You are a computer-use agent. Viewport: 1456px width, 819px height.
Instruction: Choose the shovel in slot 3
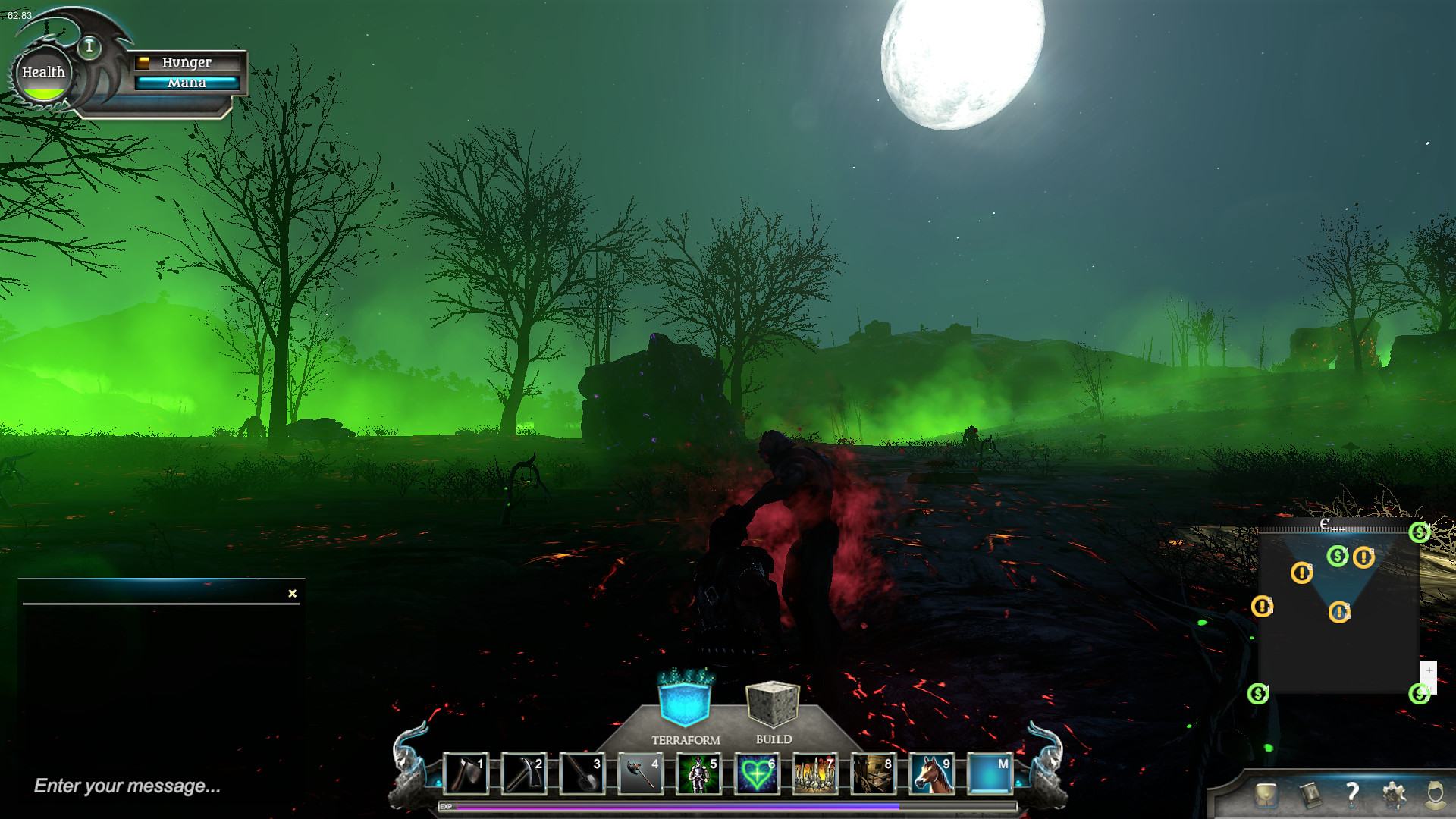[x=582, y=774]
